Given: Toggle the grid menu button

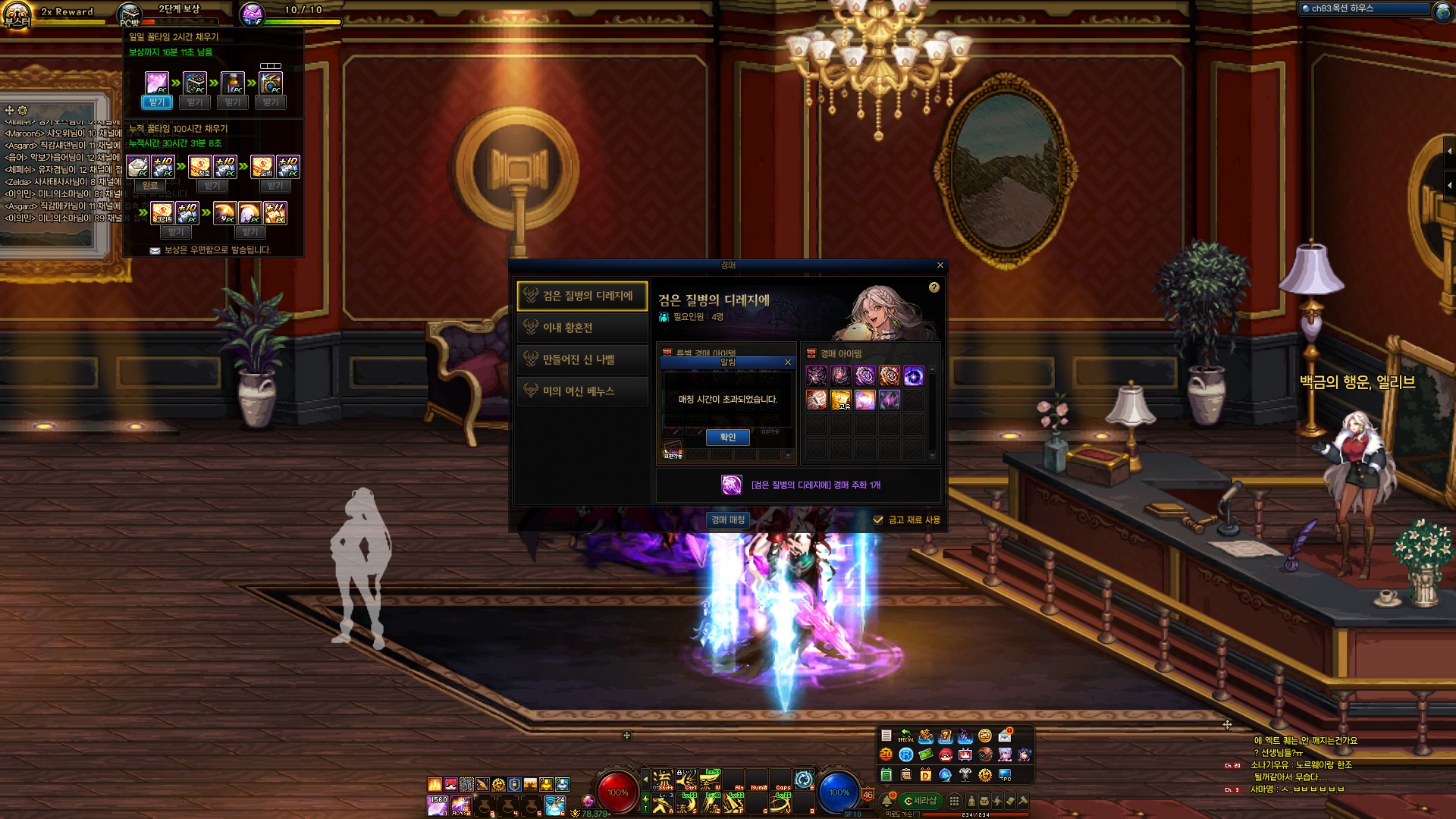Looking at the screenshot, I should 954,801.
